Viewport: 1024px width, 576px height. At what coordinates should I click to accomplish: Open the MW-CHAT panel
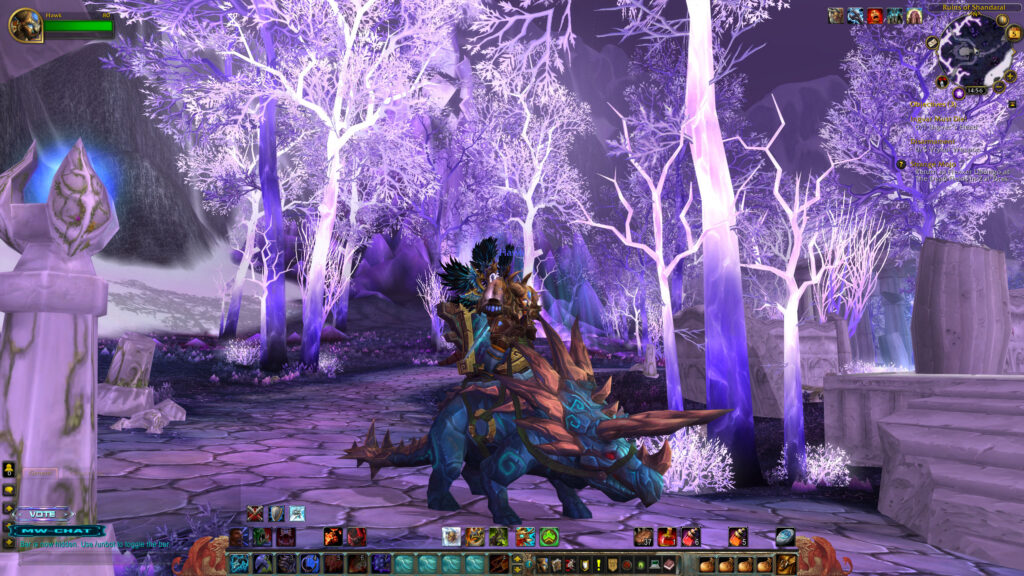(x=60, y=530)
